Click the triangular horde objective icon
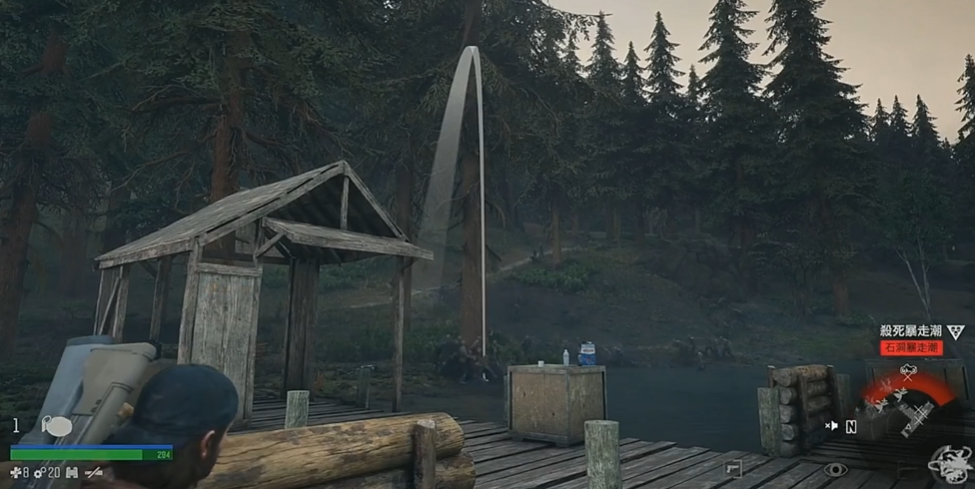Image resolution: width=975 pixels, height=489 pixels. coord(955,332)
